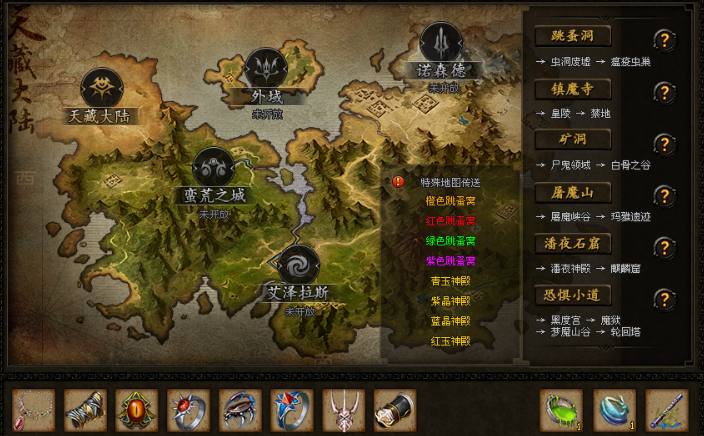Show help for 跳蚤洞

coord(662,40)
